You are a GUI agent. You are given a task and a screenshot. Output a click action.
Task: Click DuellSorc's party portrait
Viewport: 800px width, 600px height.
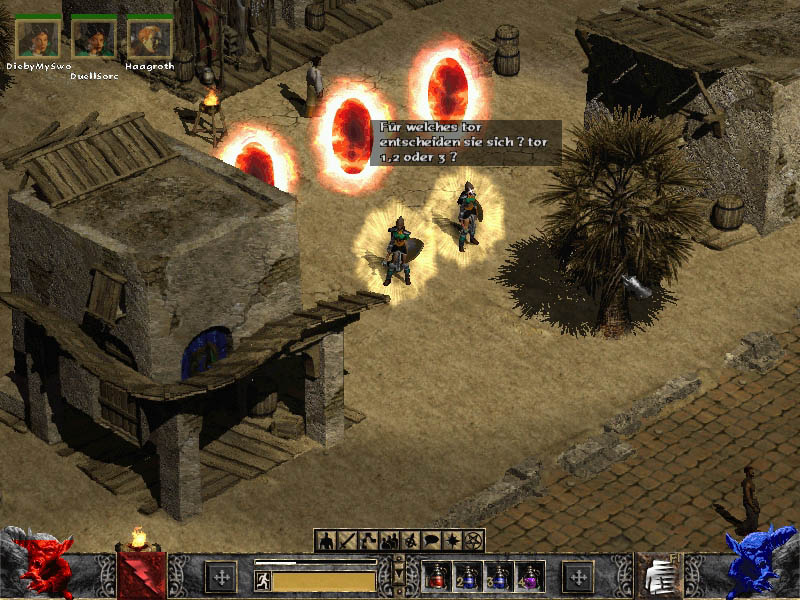(x=95, y=38)
